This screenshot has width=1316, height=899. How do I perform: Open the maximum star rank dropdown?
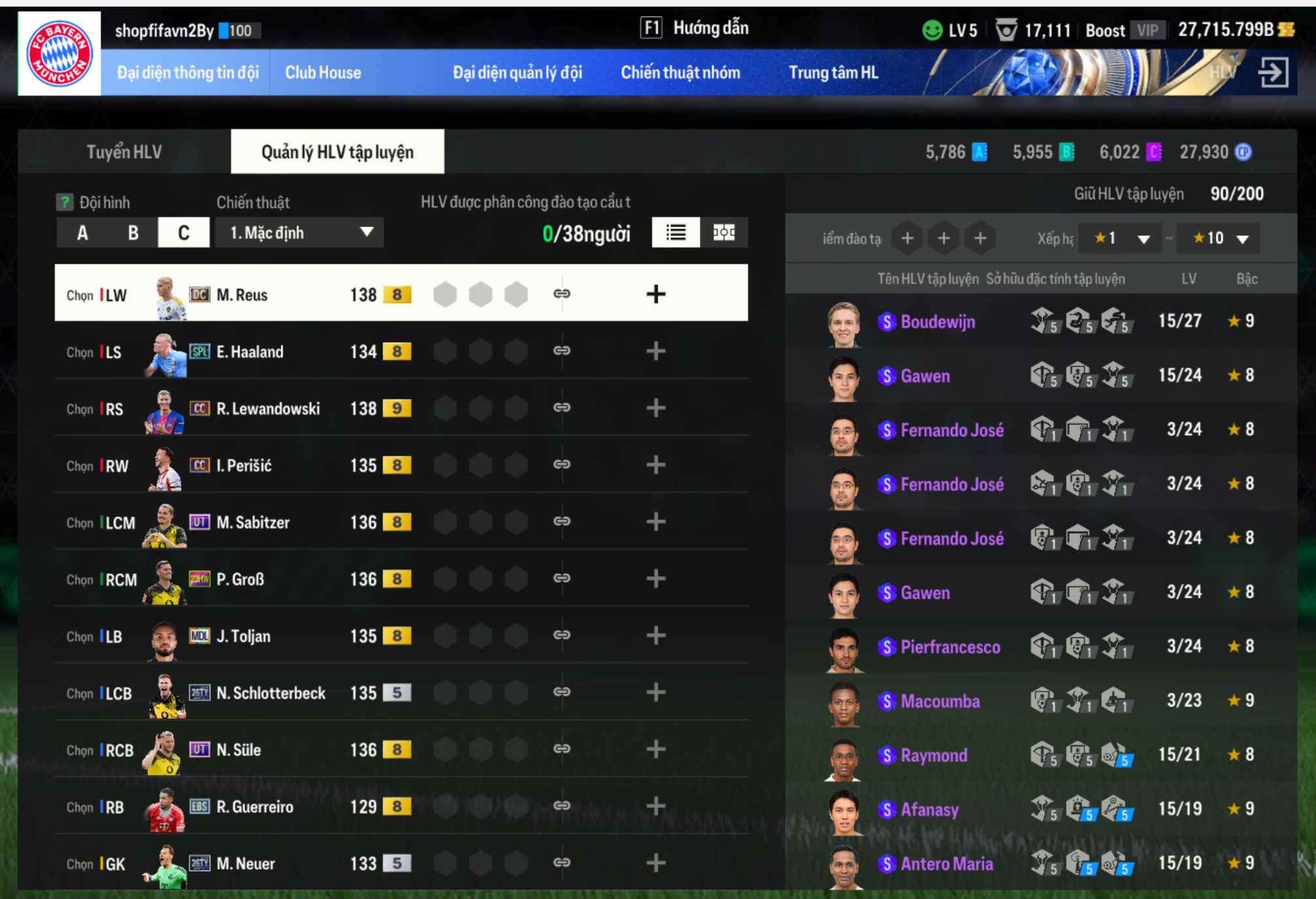point(1220,239)
